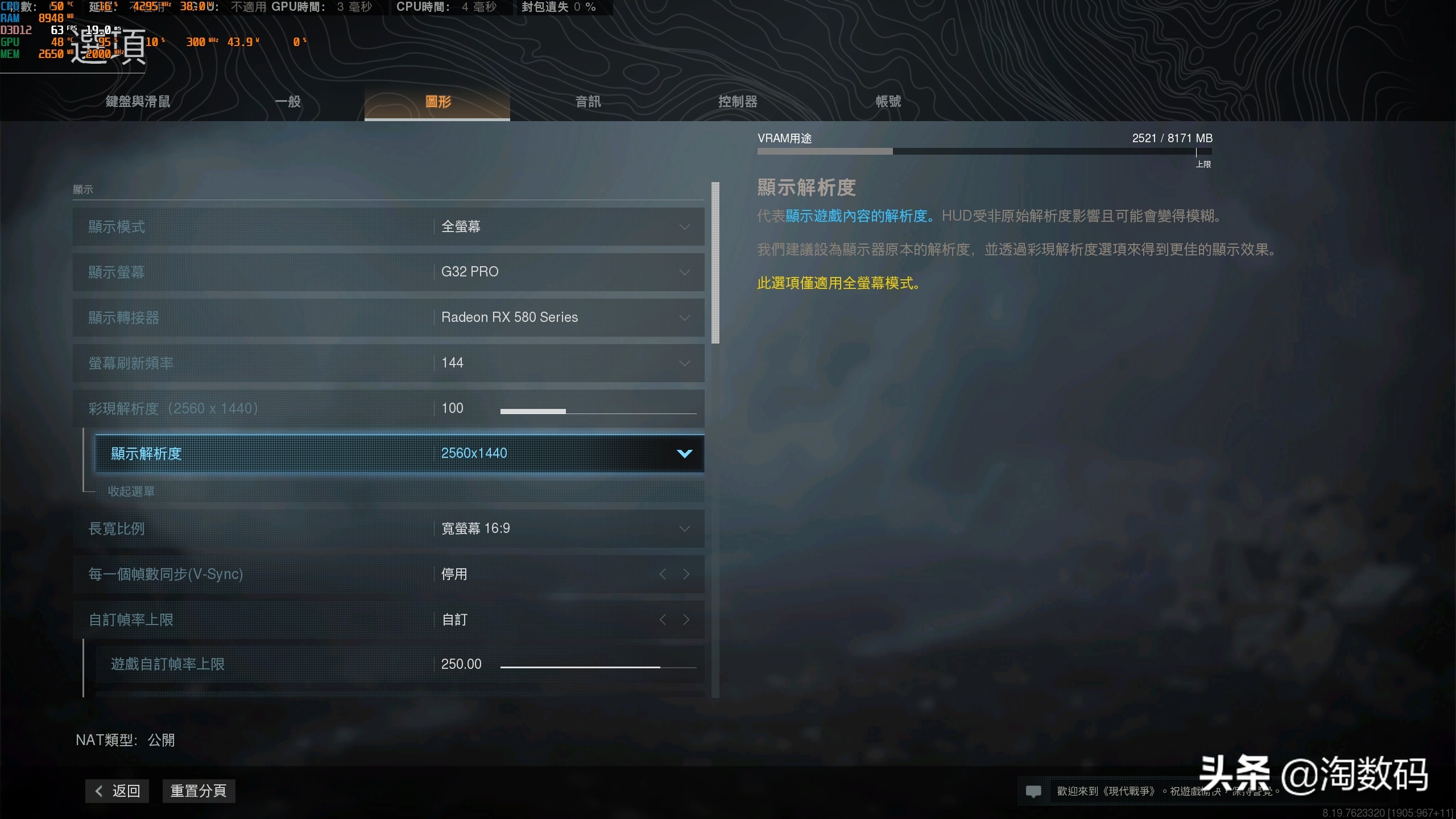Screen dimensions: 1456x819
Task: Click the right arrow on V-Sync 停用 setting
Action: point(686,574)
